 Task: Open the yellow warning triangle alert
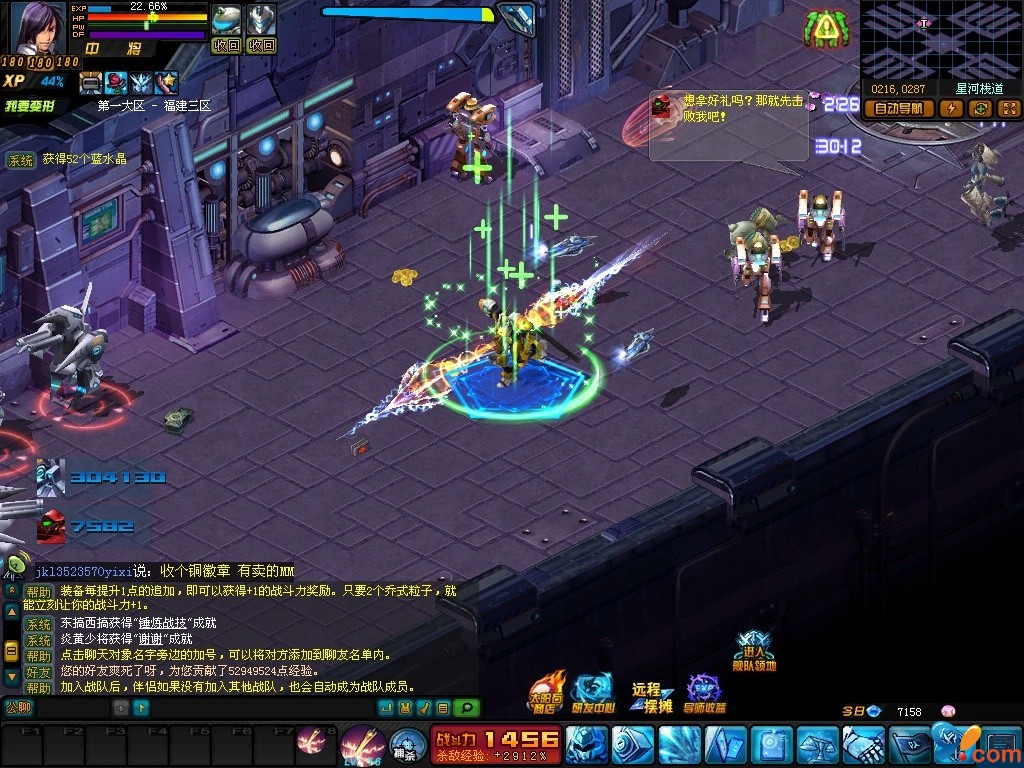pyautogui.click(x=824, y=30)
